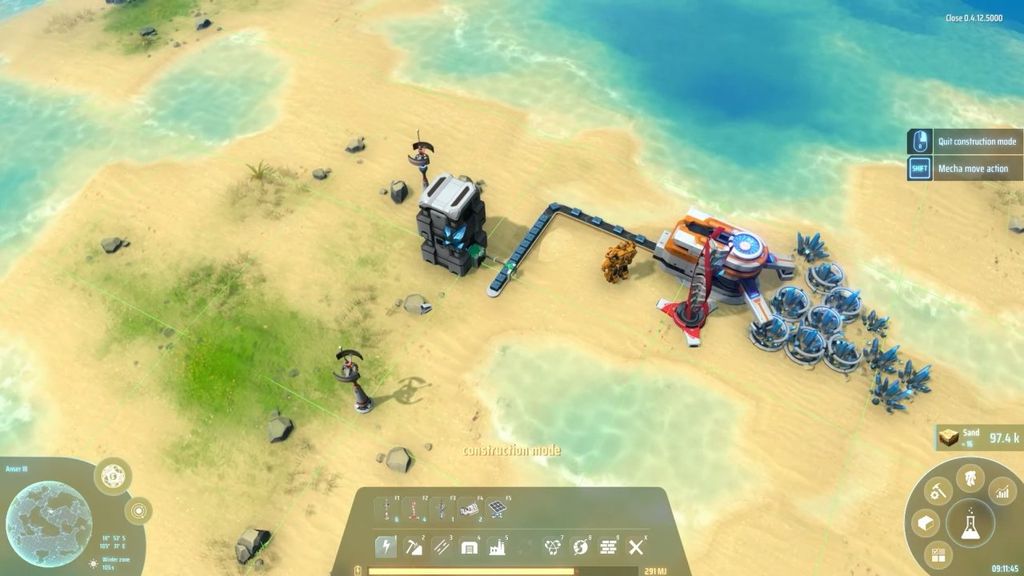Open the mecha character panel
This screenshot has height=576, width=1024.
[x=970, y=478]
